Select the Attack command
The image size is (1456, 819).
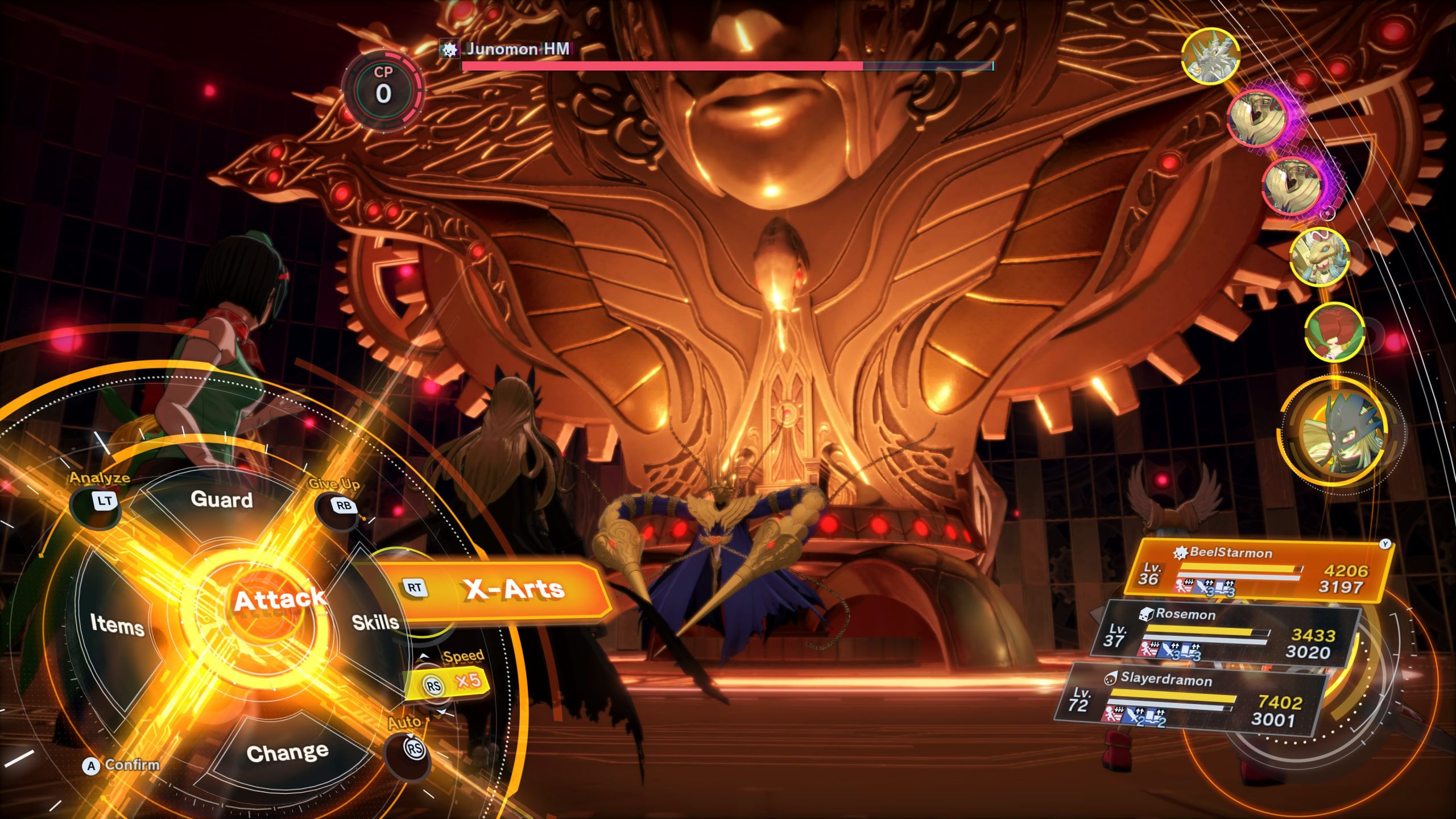(279, 600)
